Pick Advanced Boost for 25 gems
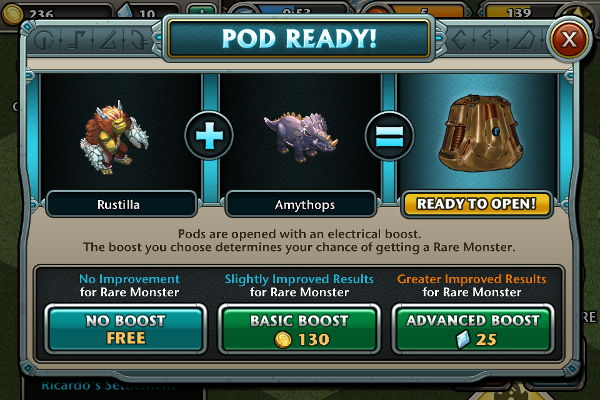 coord(472,329)
